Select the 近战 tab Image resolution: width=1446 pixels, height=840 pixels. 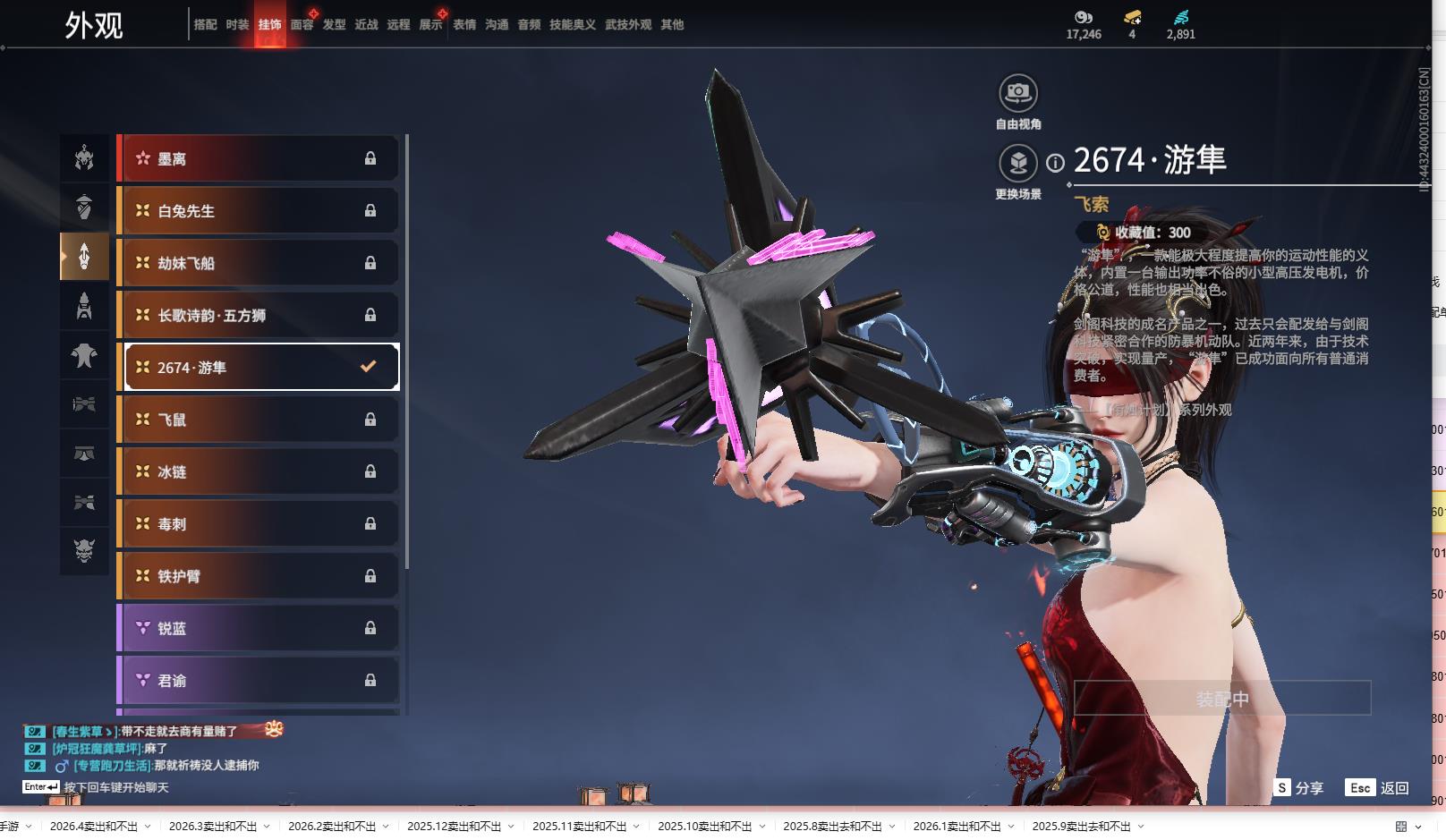[x=366, y=25]
